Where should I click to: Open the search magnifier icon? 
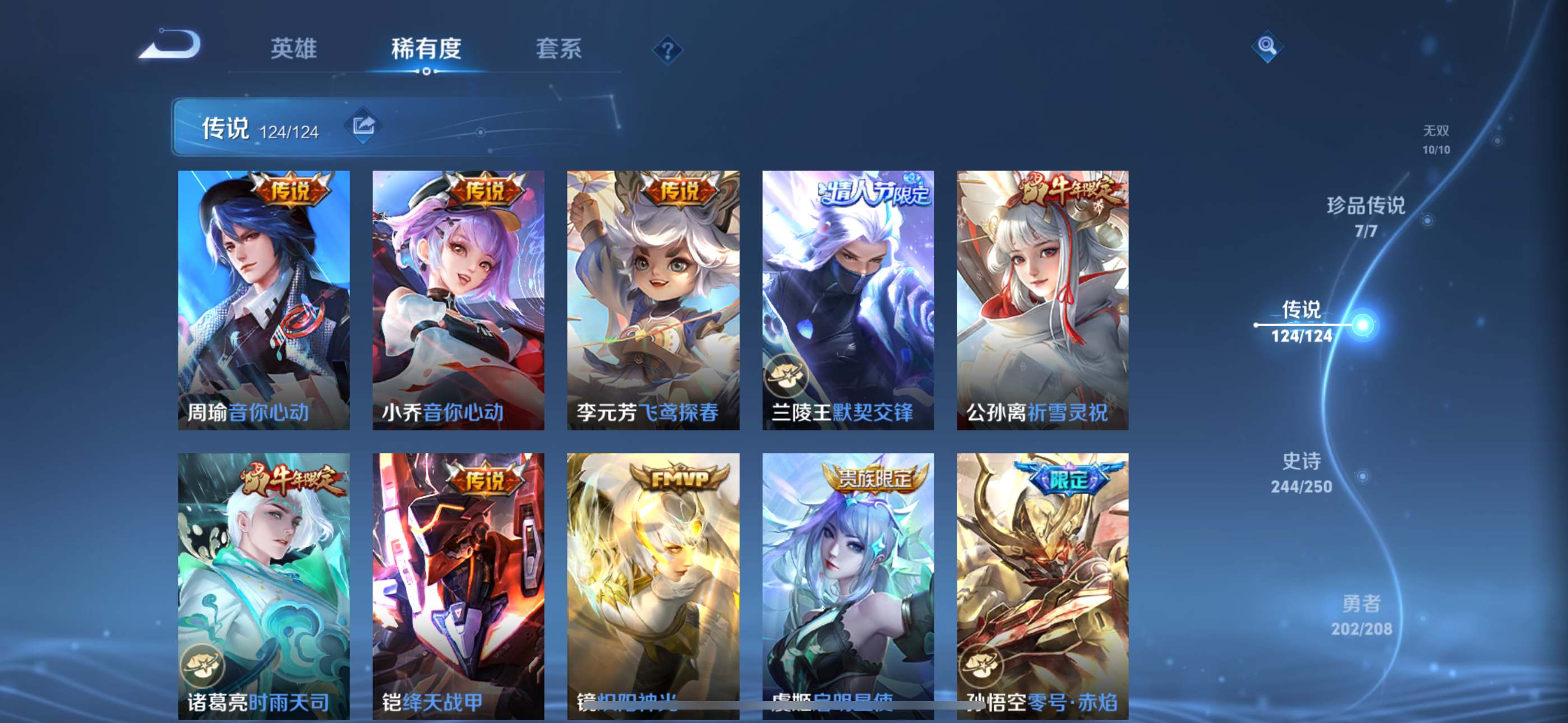coord(1267,47)
